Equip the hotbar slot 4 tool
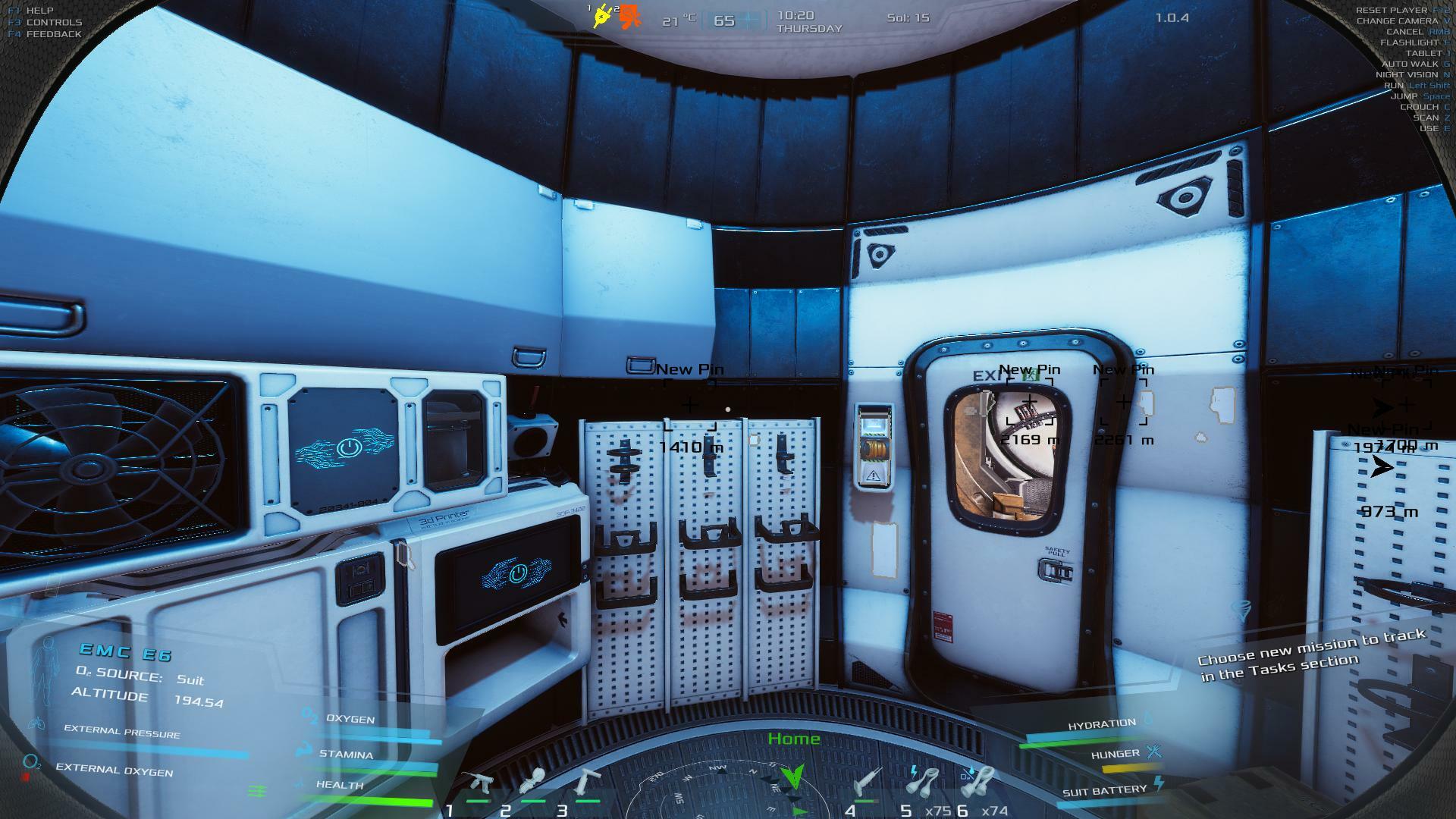This screenshot has width=1456, height=819. point(865,783)
